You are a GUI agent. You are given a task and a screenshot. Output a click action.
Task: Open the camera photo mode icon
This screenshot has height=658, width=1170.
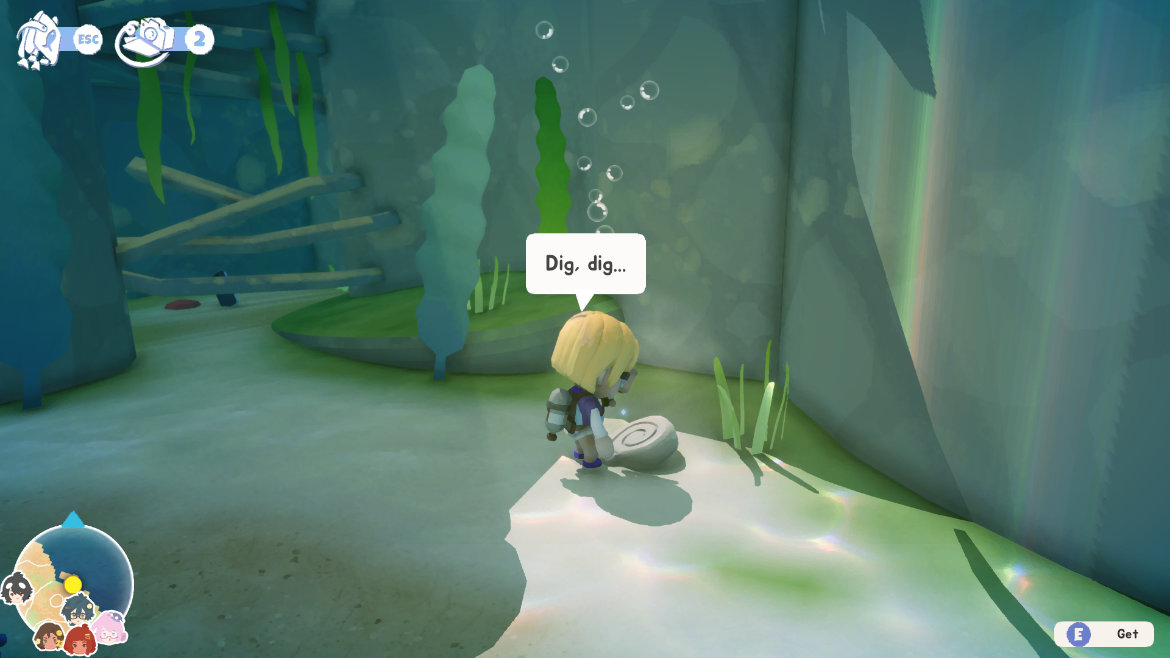(143, 41)
